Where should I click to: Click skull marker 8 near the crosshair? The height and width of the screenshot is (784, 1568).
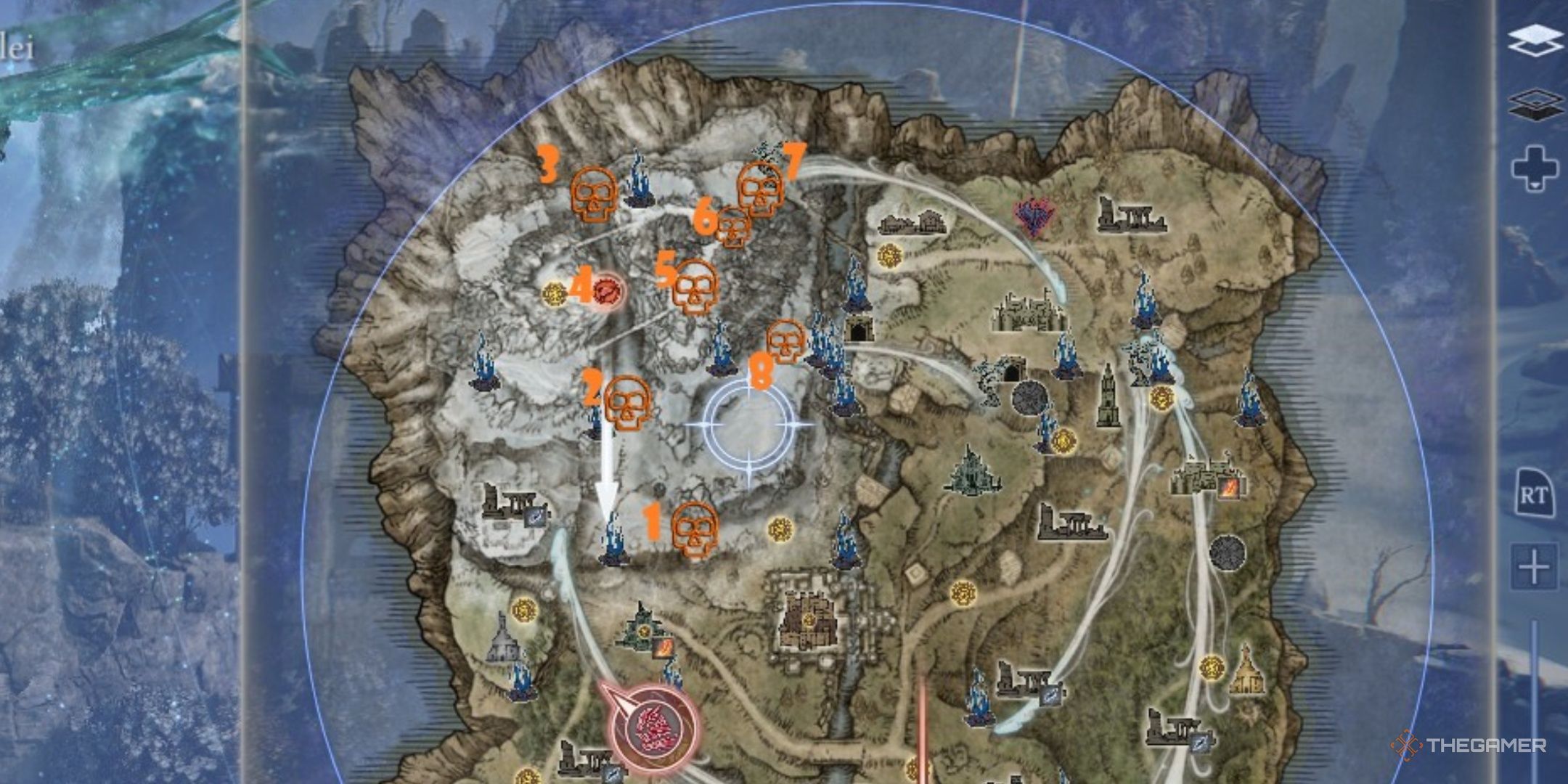point(784,340)
